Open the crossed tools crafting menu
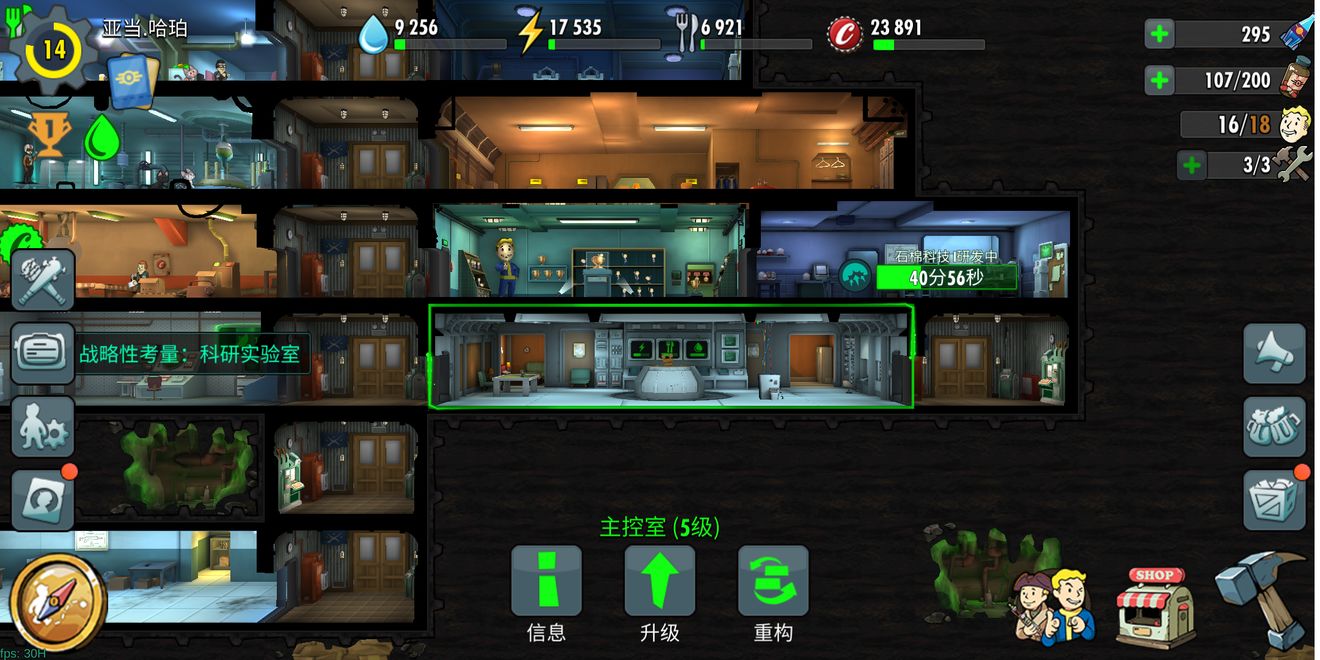This screenshot has width=1320, height=660. [43, 280]
